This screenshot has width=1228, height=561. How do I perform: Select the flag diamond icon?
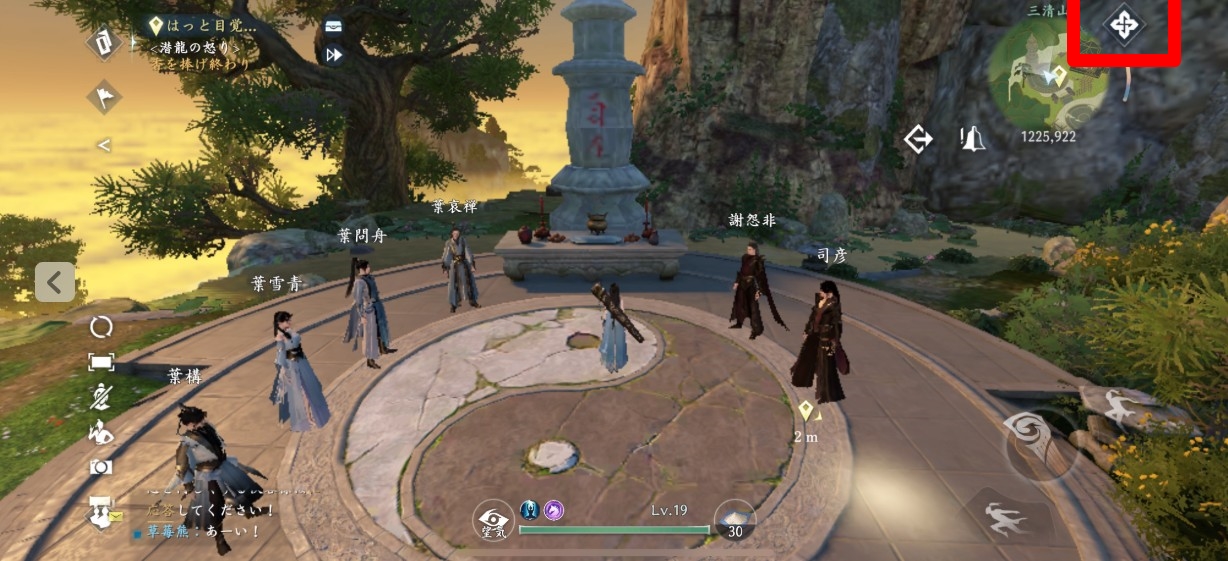(103, 96)
